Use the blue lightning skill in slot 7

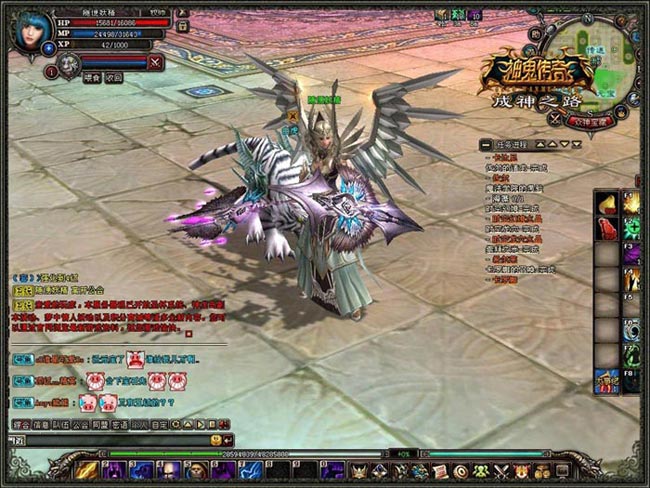250,469
